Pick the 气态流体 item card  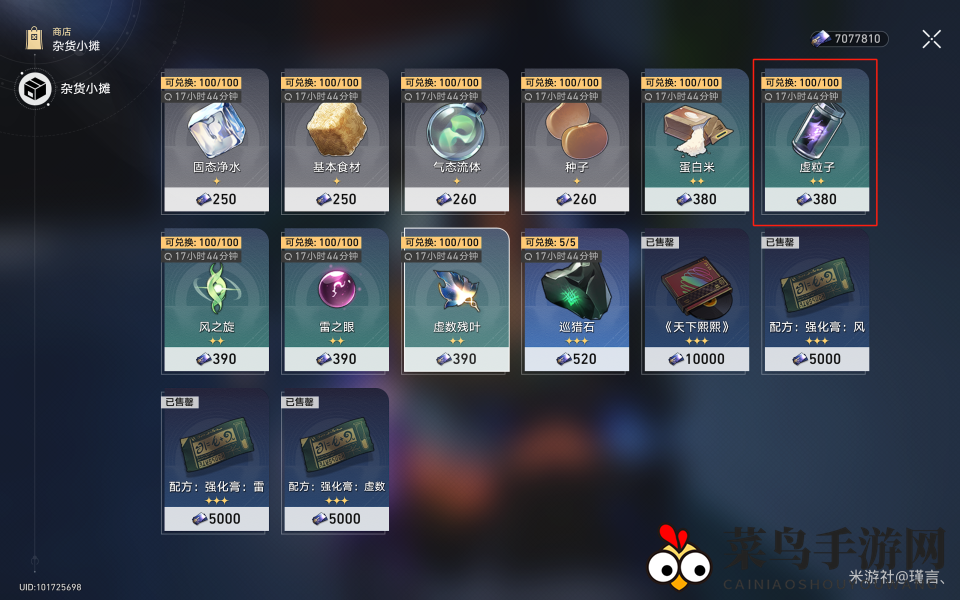(455, 140)
